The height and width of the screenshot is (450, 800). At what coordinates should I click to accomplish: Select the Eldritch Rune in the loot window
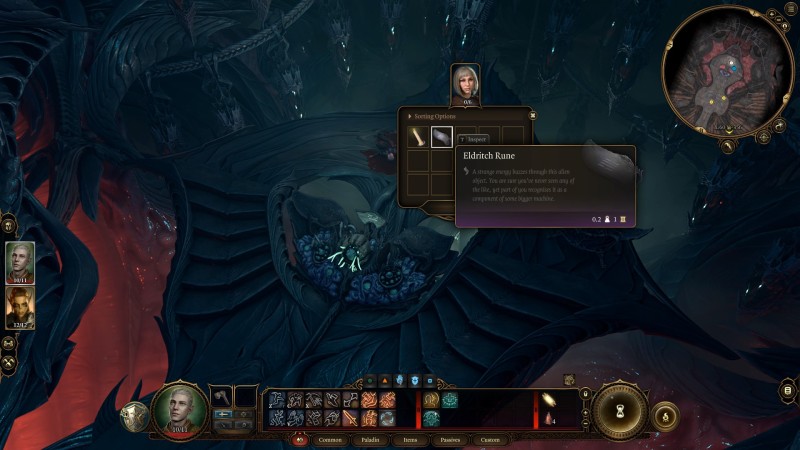point(442,137)
